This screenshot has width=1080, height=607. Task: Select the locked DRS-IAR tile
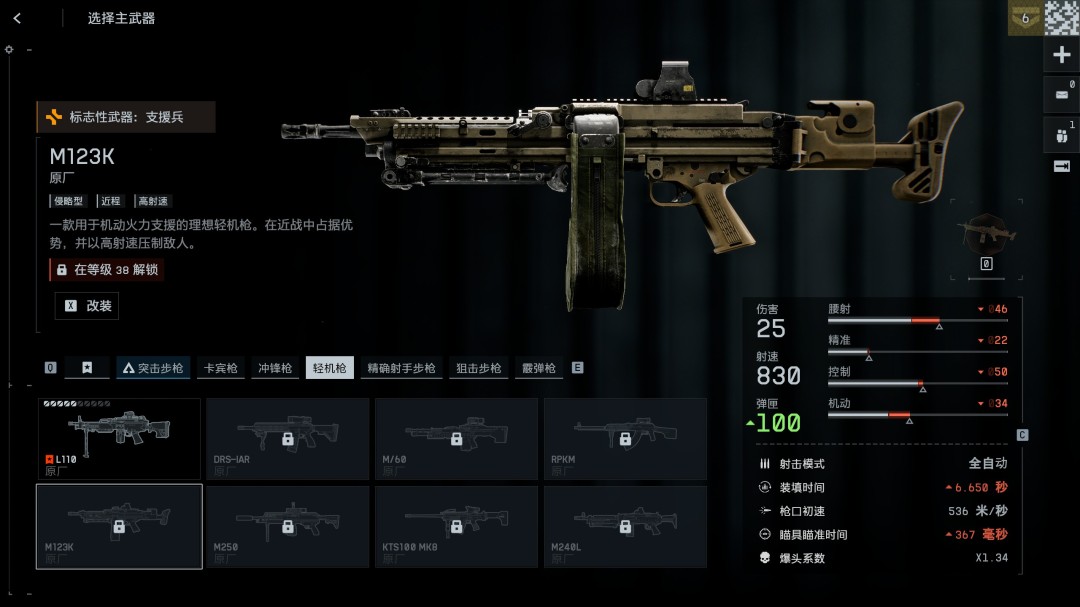(x=287, y=438)
